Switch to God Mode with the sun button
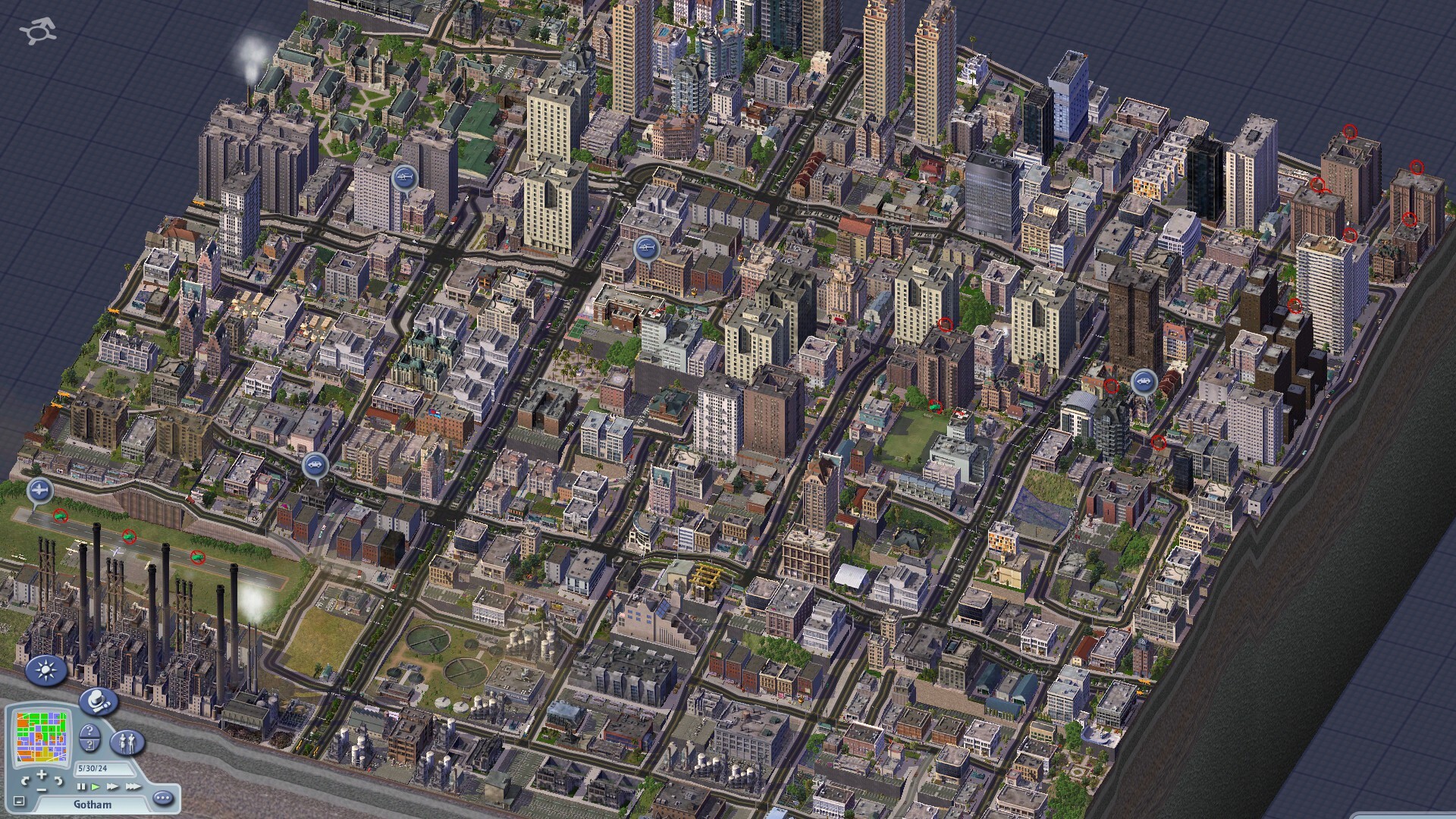Viewport: 1456px width, 819px height. tap(45, 670)
